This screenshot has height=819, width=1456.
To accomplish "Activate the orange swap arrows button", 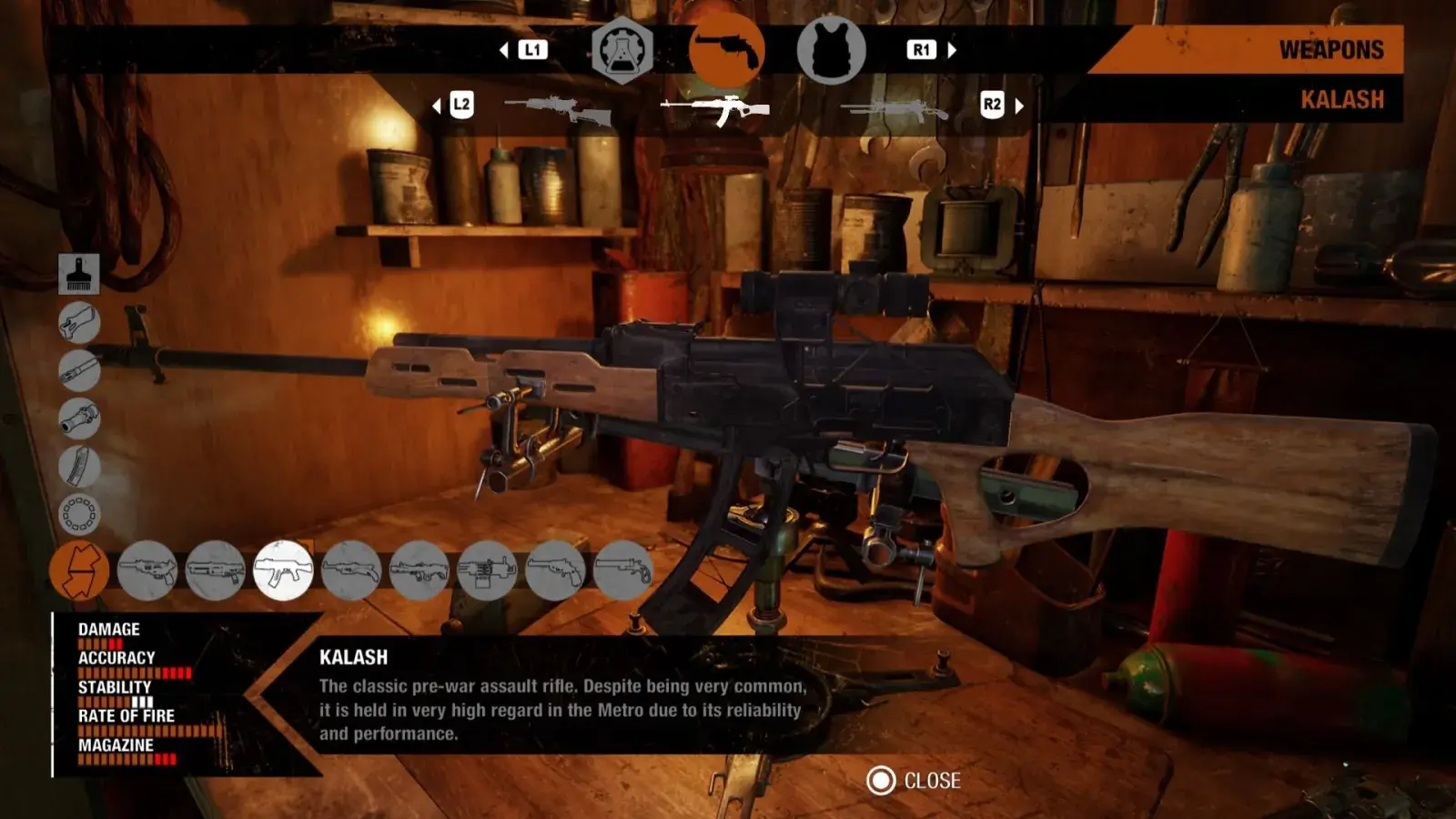I will pyautogui.click(x=79, y=571).
